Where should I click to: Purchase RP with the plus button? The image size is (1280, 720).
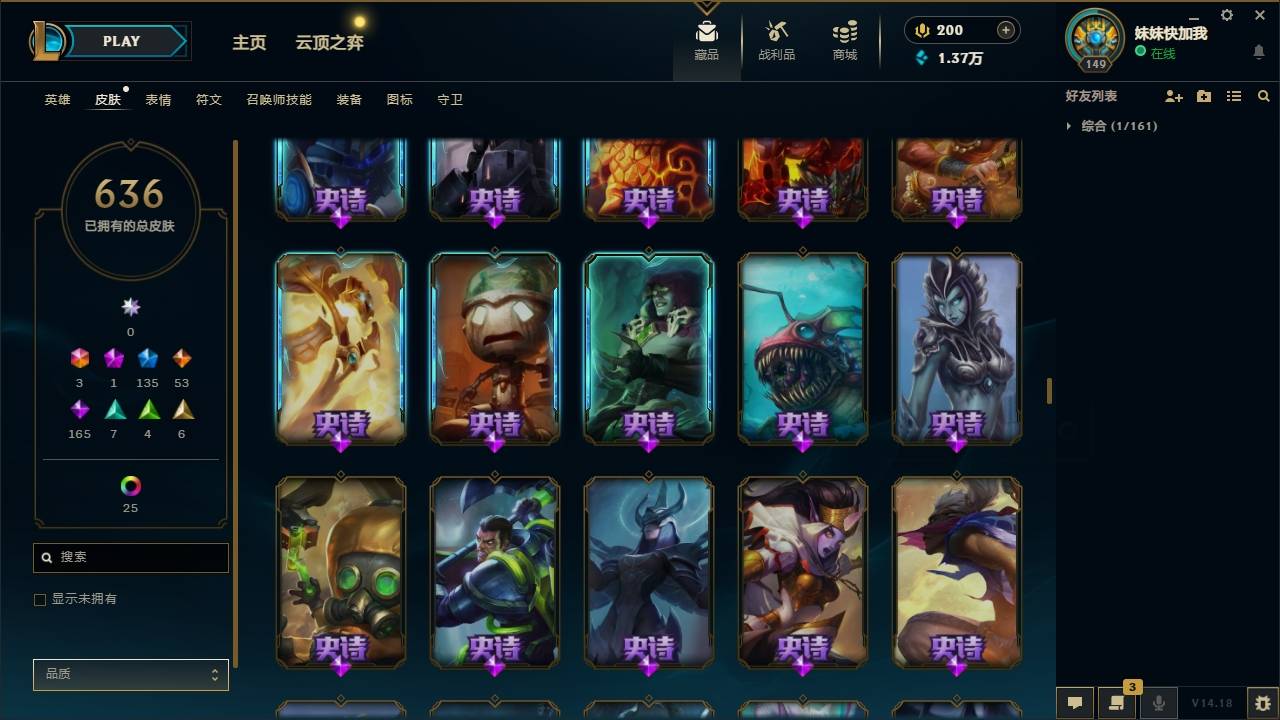coord(1004,30)
